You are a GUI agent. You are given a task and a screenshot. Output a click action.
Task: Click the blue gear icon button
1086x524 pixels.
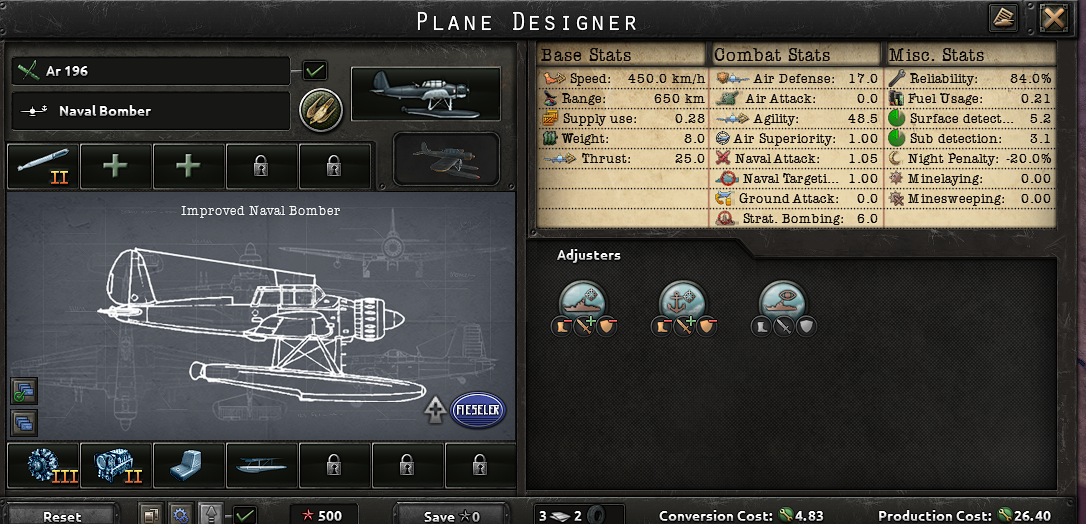point(180,515)
